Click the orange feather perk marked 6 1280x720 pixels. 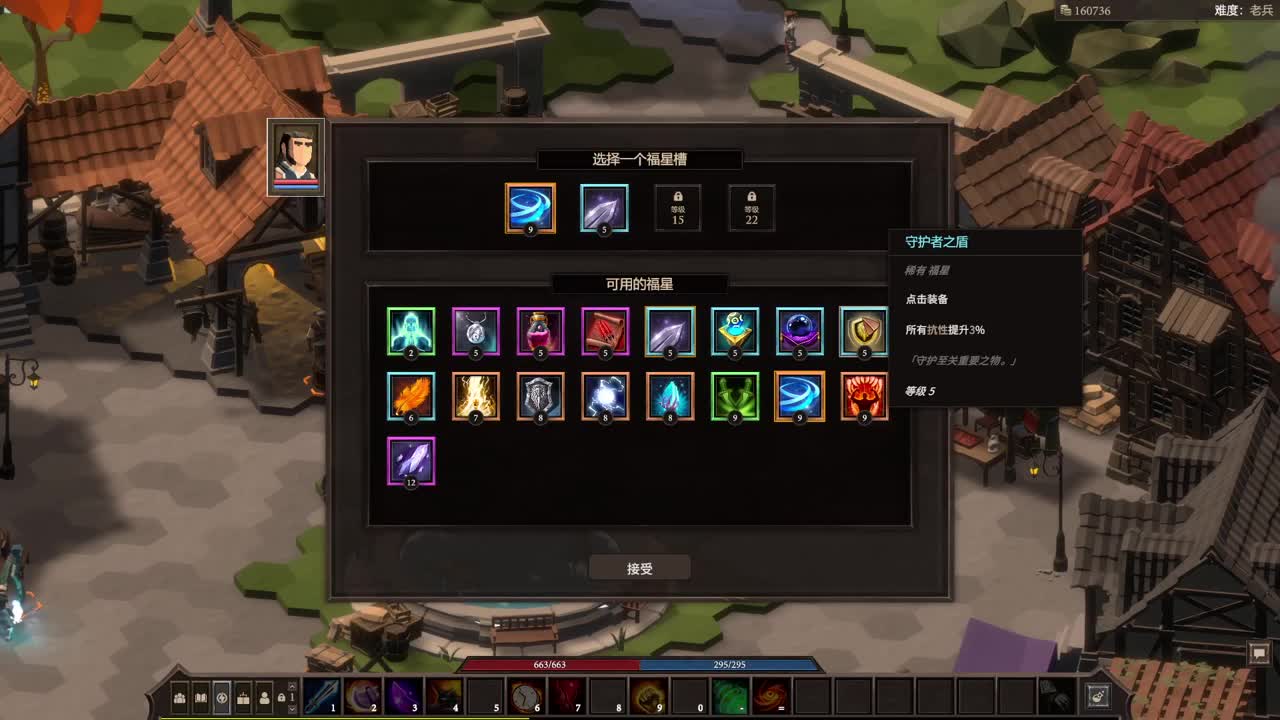click(412, 396)
